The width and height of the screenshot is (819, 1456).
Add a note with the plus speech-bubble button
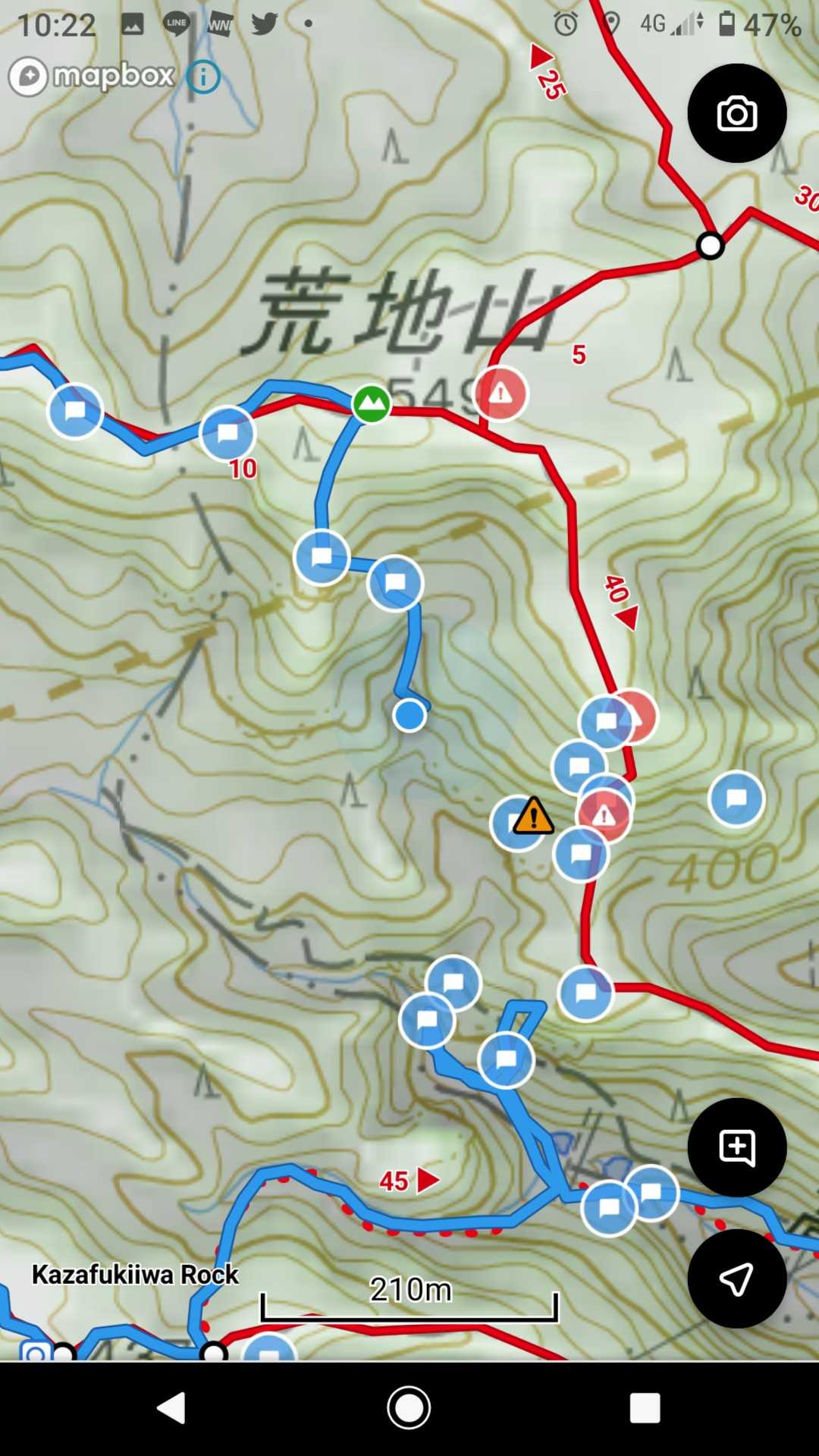coord(736,1147)
